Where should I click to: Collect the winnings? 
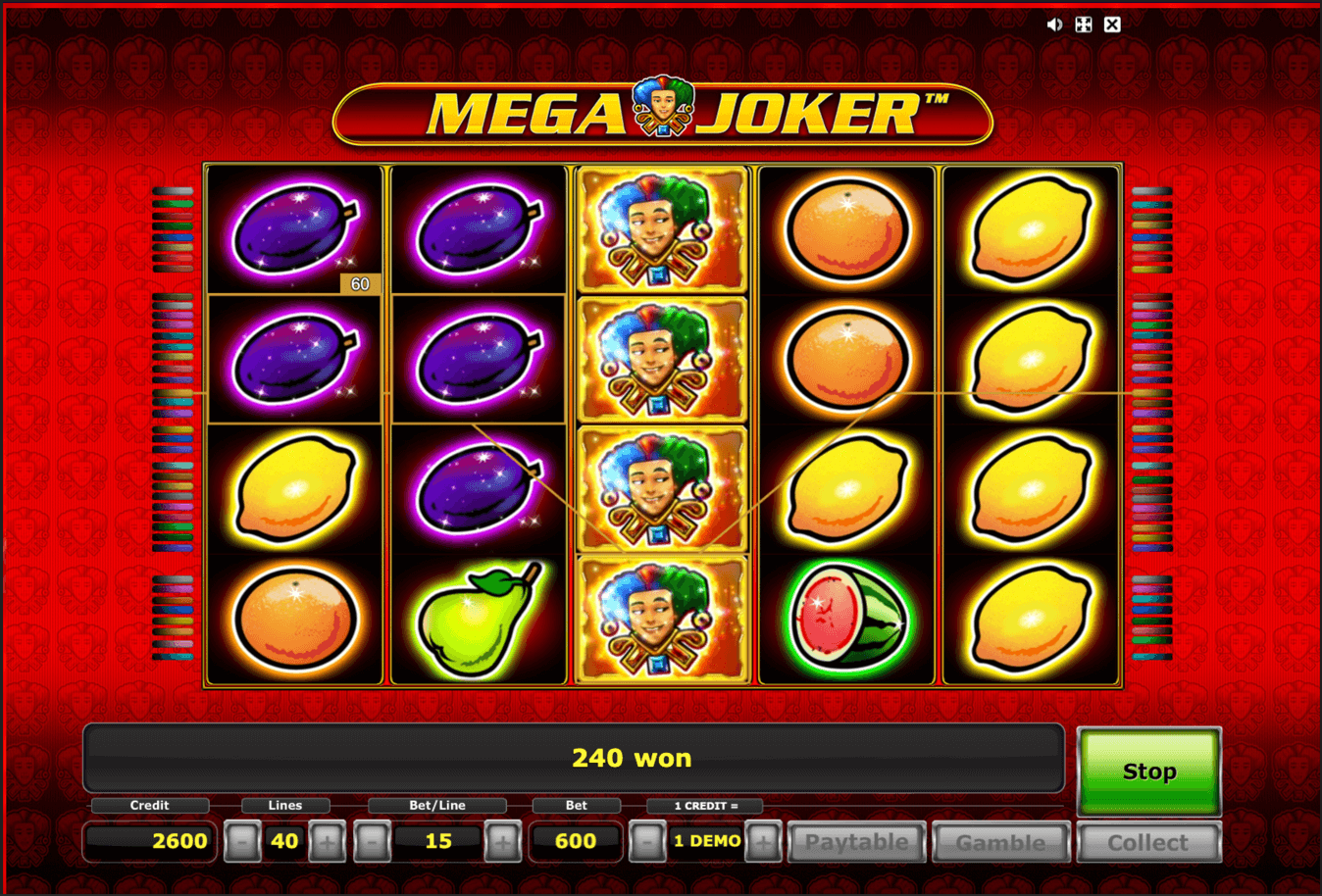[1147, 842]
